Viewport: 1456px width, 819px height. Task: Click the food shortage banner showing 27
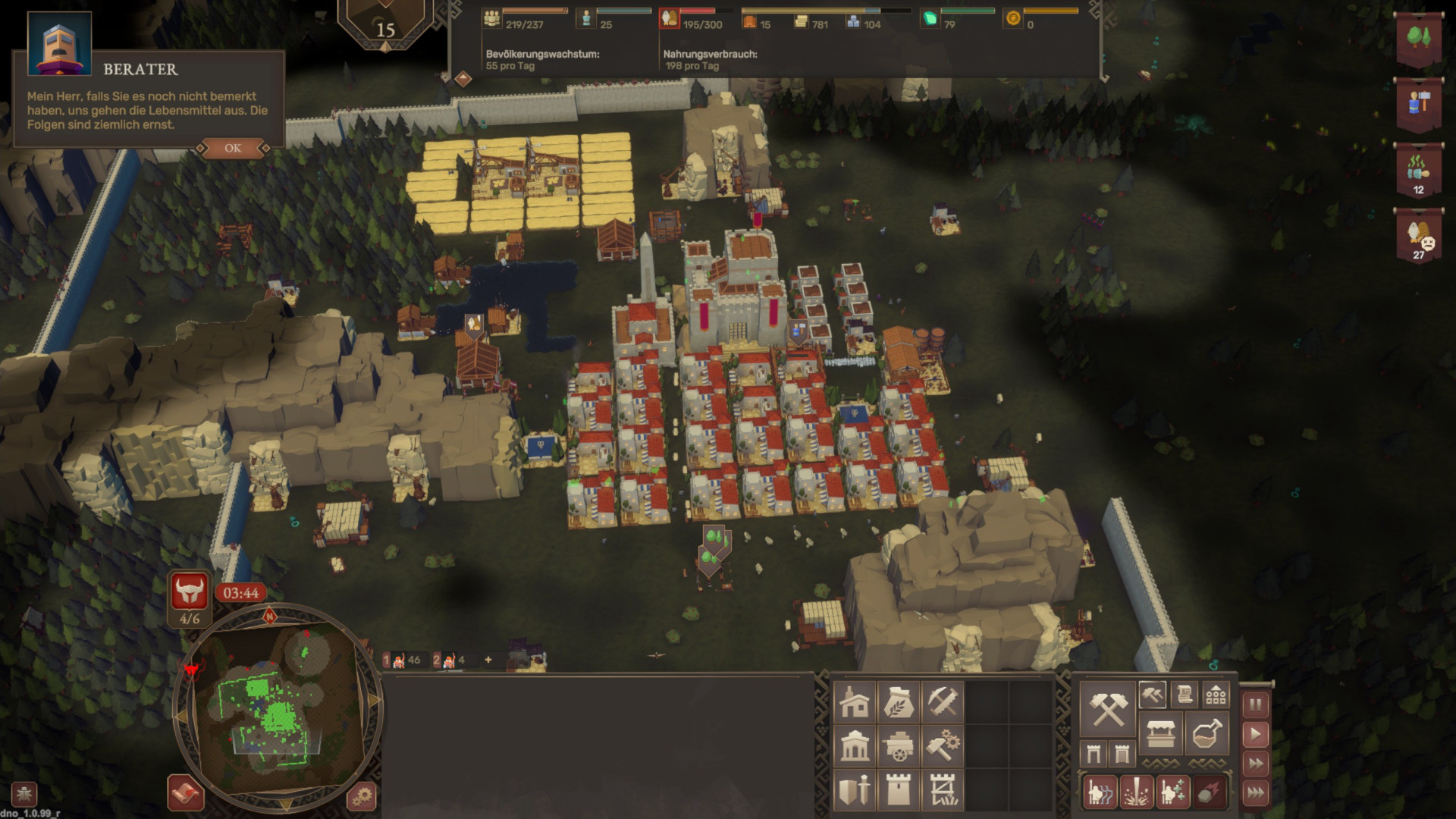tap(1419, 237)
